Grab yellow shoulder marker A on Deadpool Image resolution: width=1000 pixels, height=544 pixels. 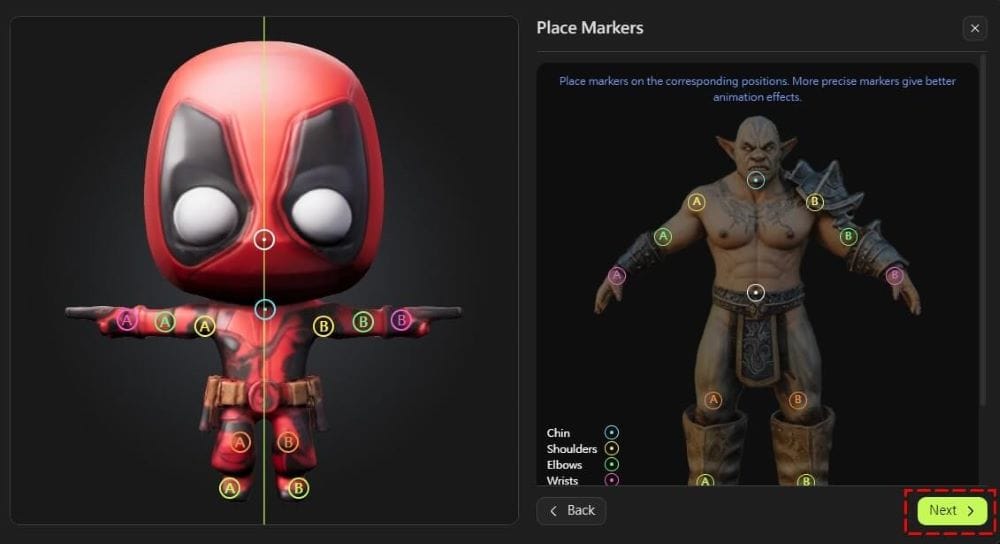[205, 326]
